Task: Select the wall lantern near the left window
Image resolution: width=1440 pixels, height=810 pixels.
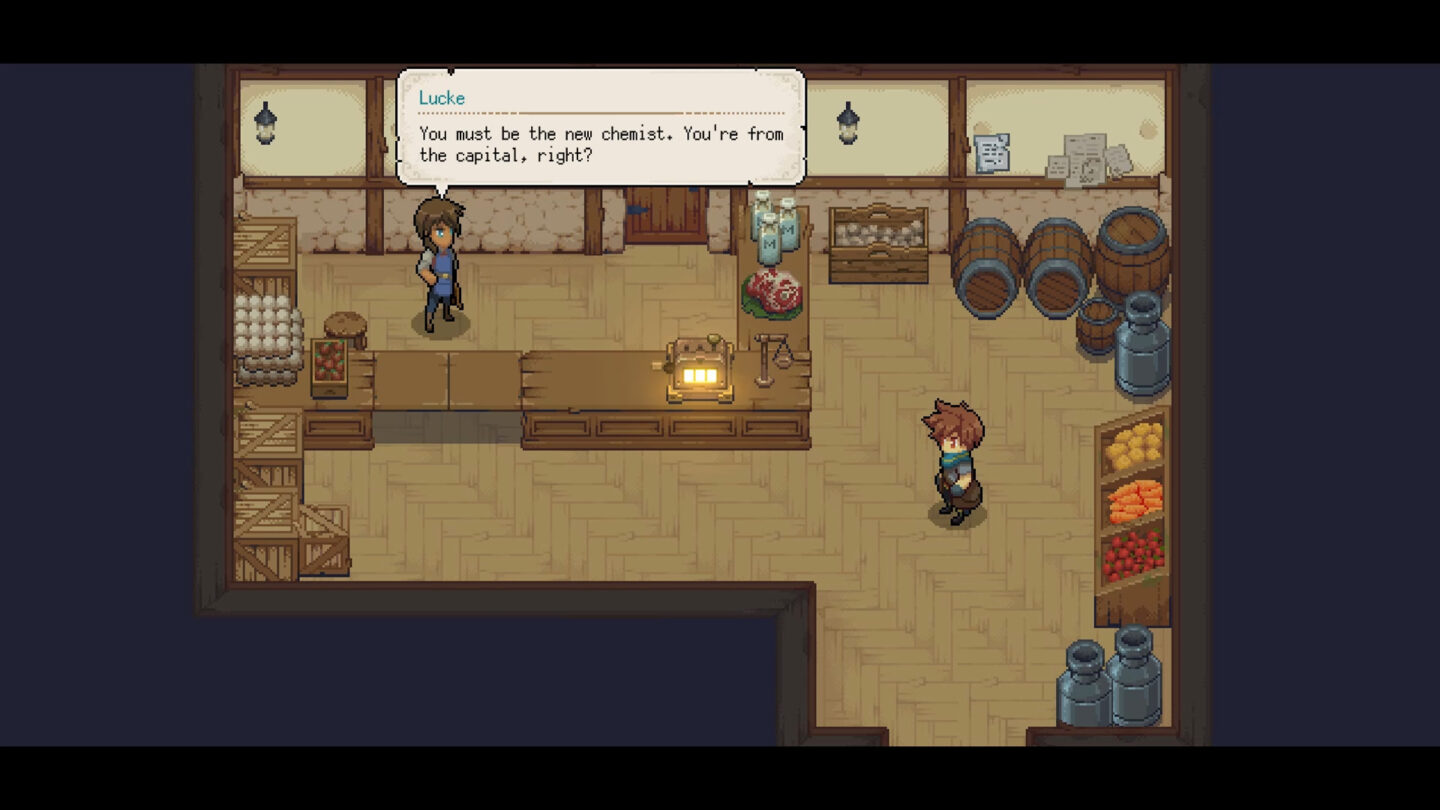Action: (x=265, y=120)
